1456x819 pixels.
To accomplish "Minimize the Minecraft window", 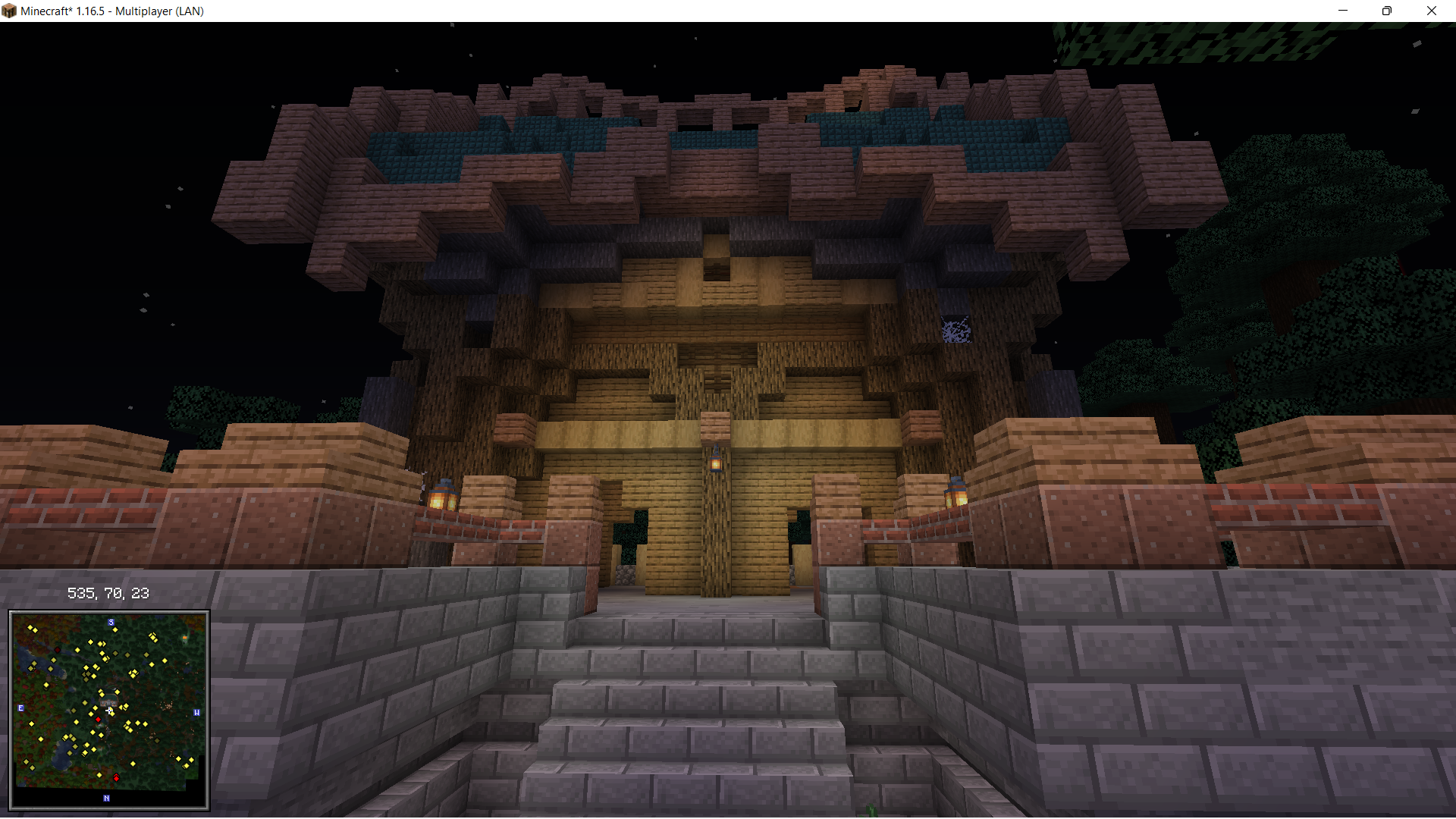I will 1343,11.
